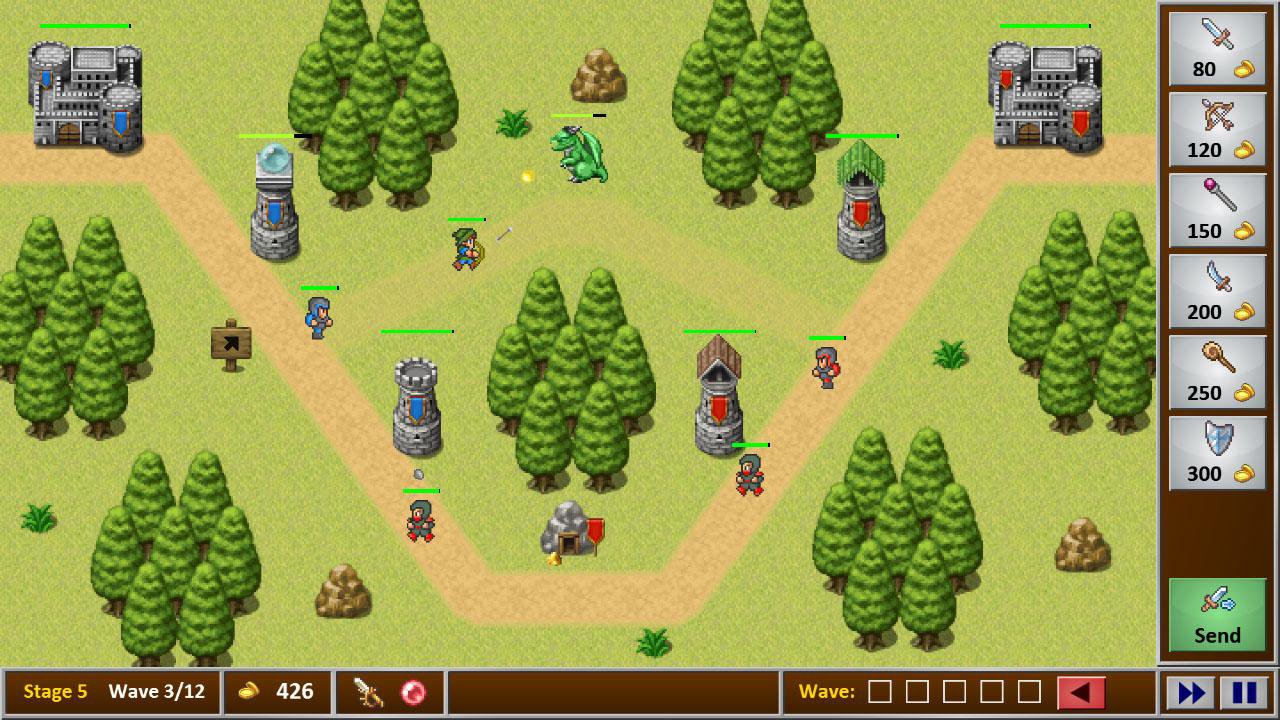1280x720 pixels.
Task: Click the sword icon in the bottom status bar
Action: pyautogui.click(x=369, y=691)
